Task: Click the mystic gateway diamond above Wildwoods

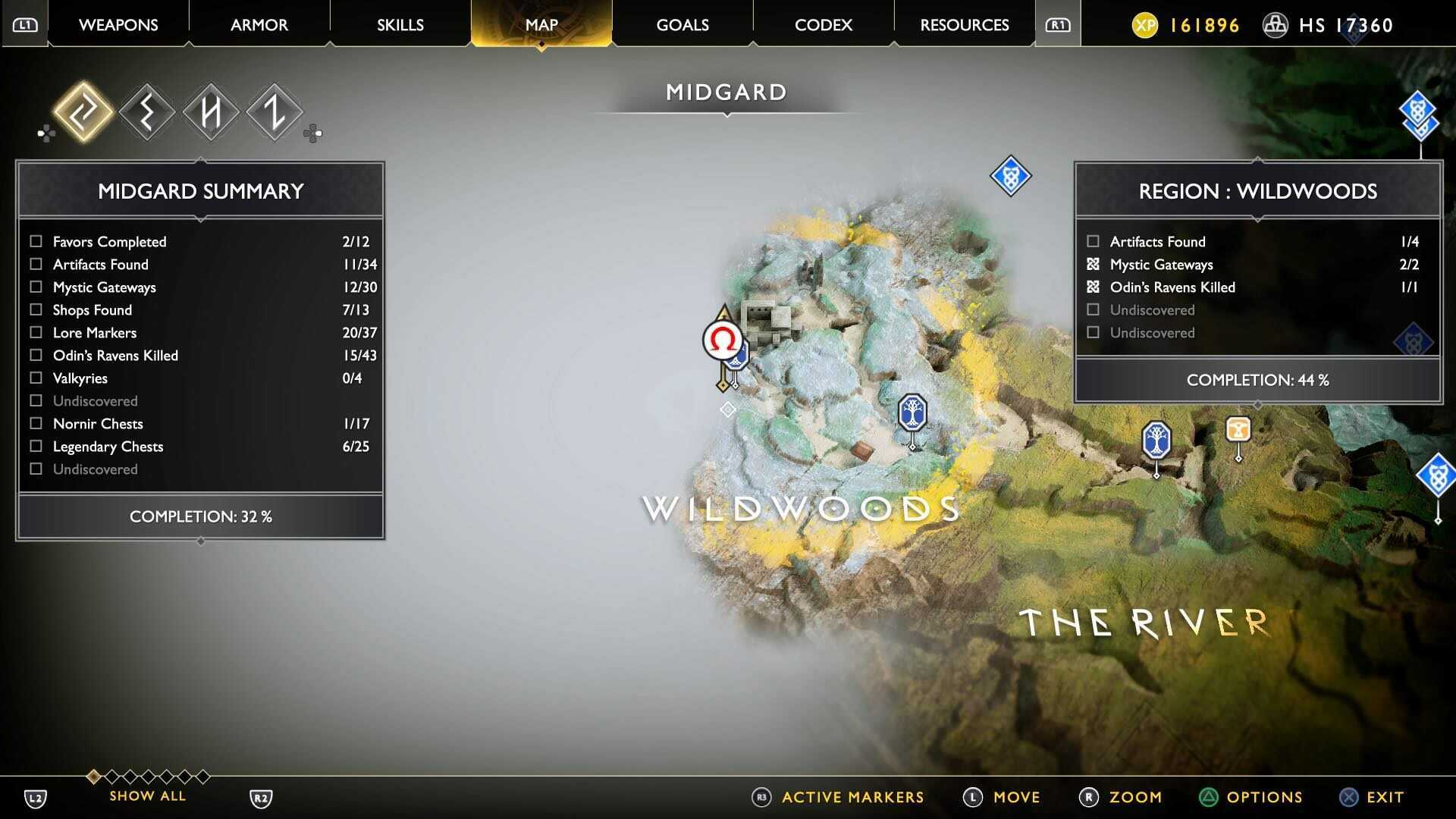Action: (1011, 176)
